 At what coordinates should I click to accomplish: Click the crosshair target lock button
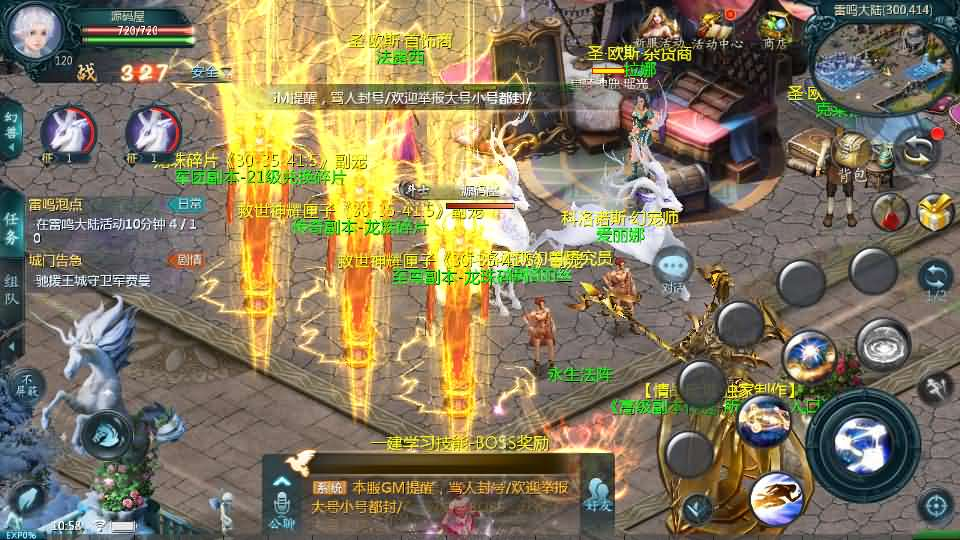936,503
